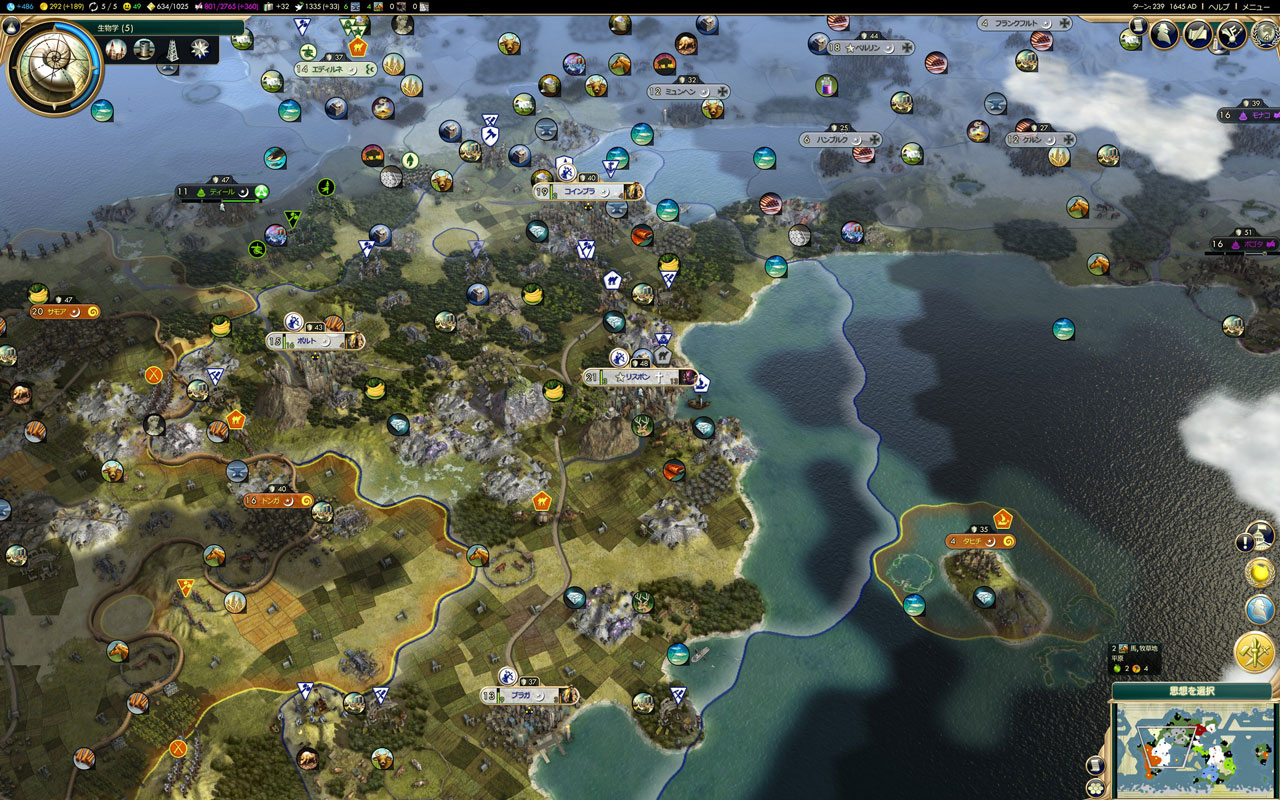The image size is (1280, 800).
Task: Open the horn and flag button
Action: click(x=1231, y=34)
